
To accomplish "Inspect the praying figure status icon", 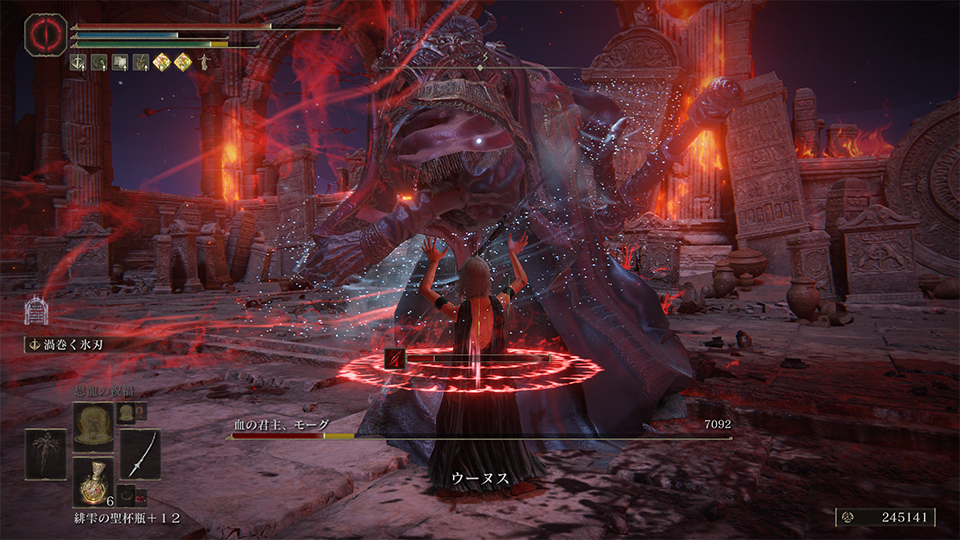I will pos(205,62).
